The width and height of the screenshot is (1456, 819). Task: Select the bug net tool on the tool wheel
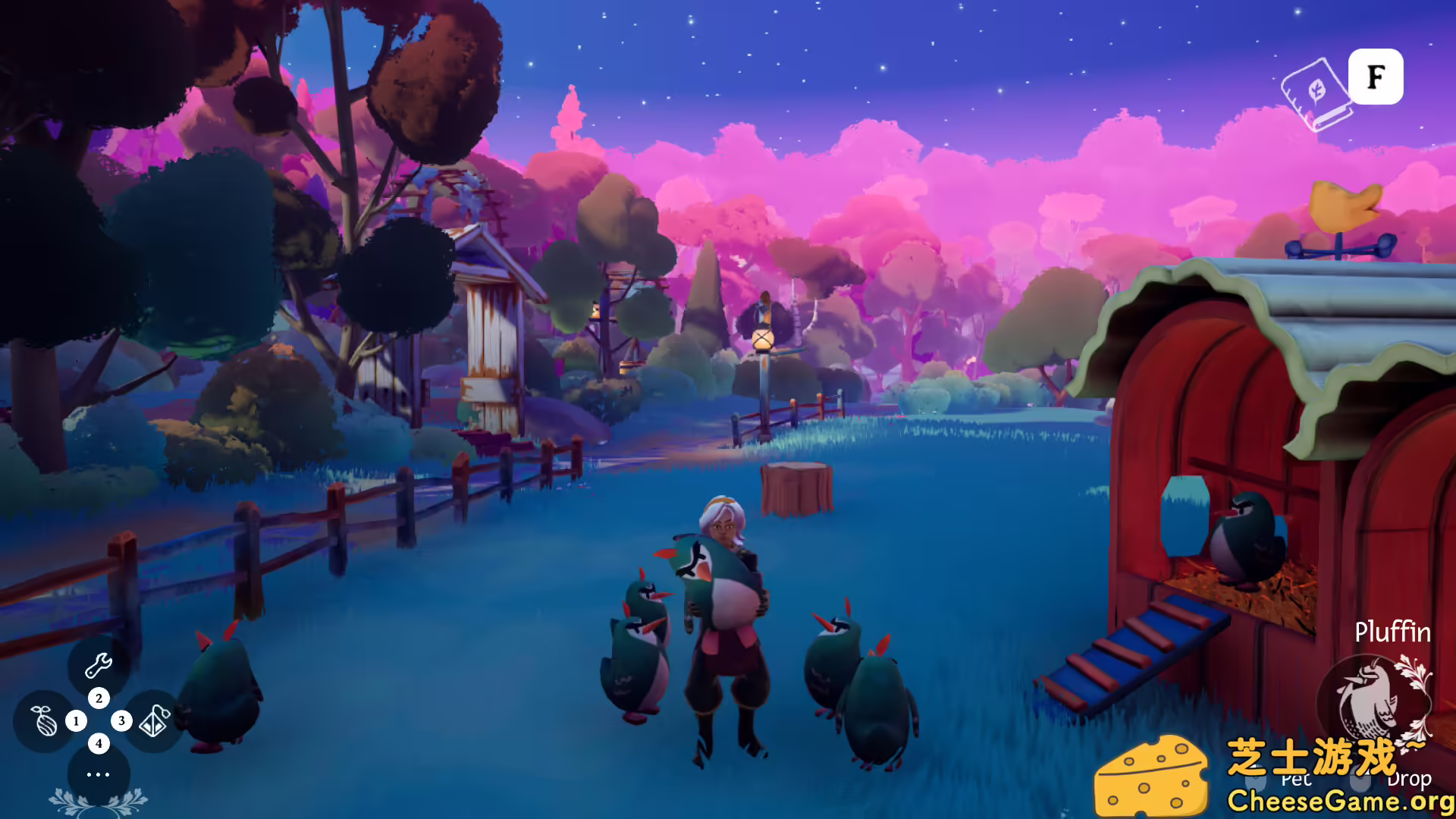tap(154, 722)
